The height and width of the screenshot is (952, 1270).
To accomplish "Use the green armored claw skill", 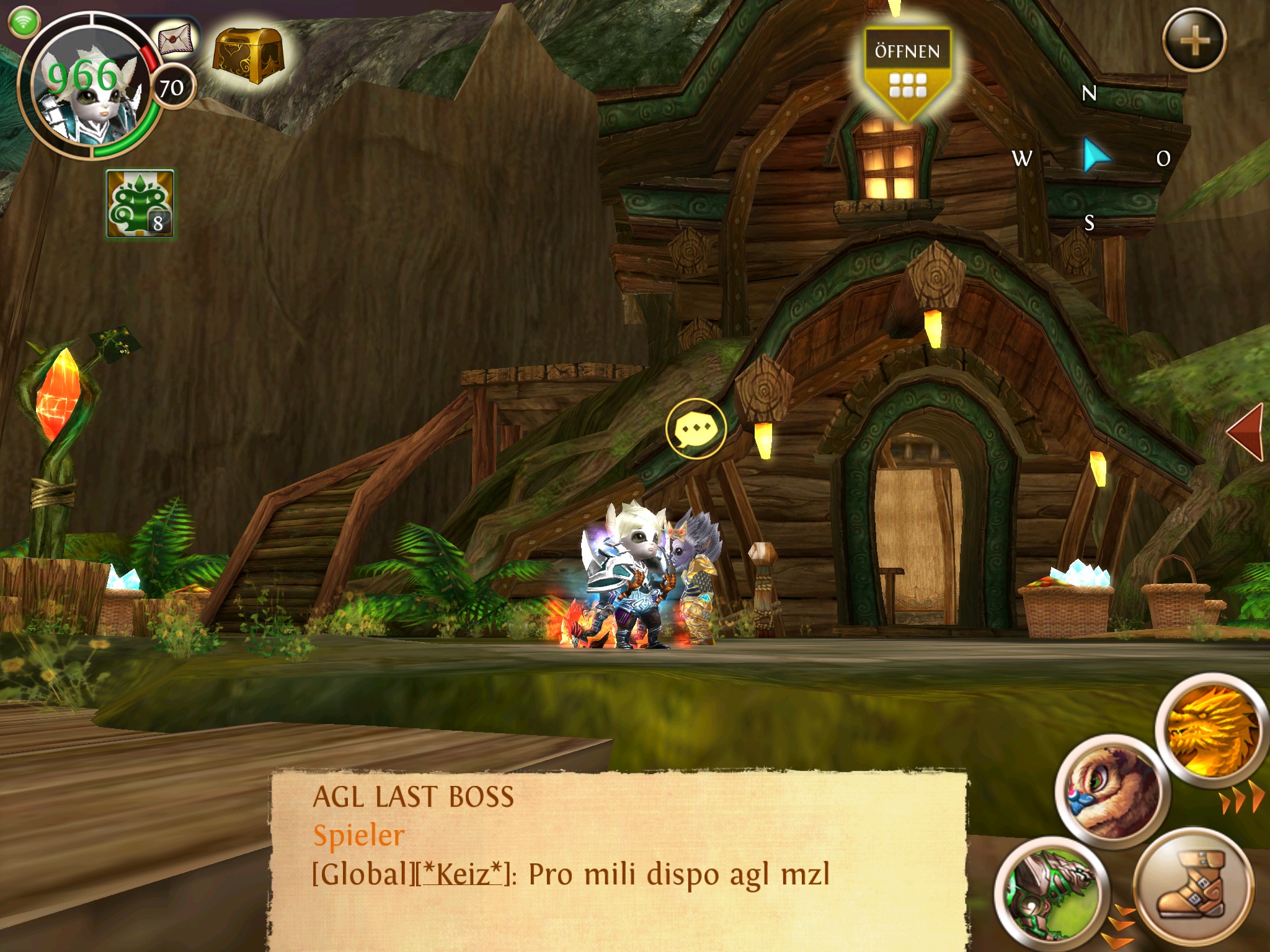I will (1047, 893).
